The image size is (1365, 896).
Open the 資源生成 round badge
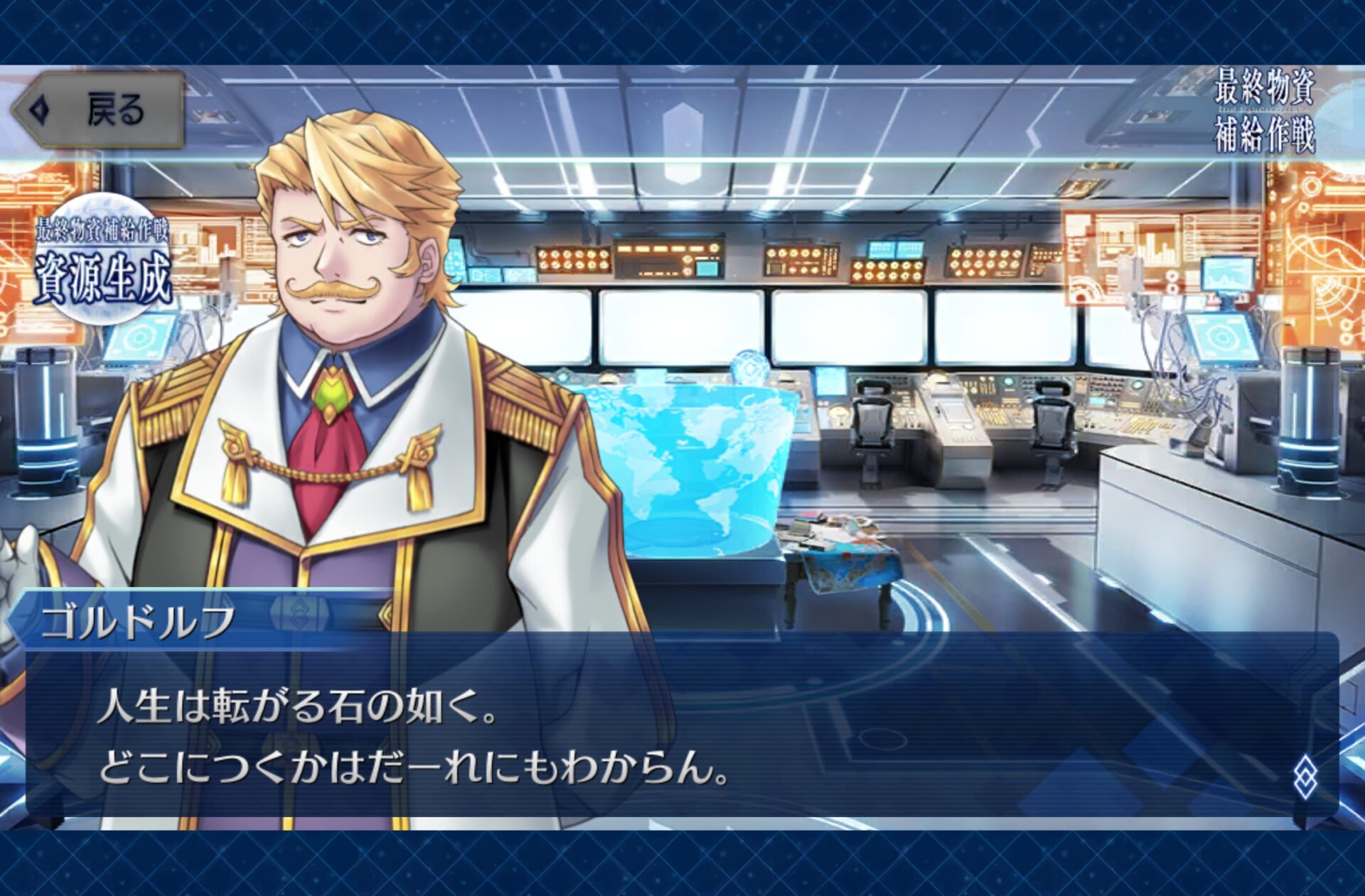pos(103,259)
